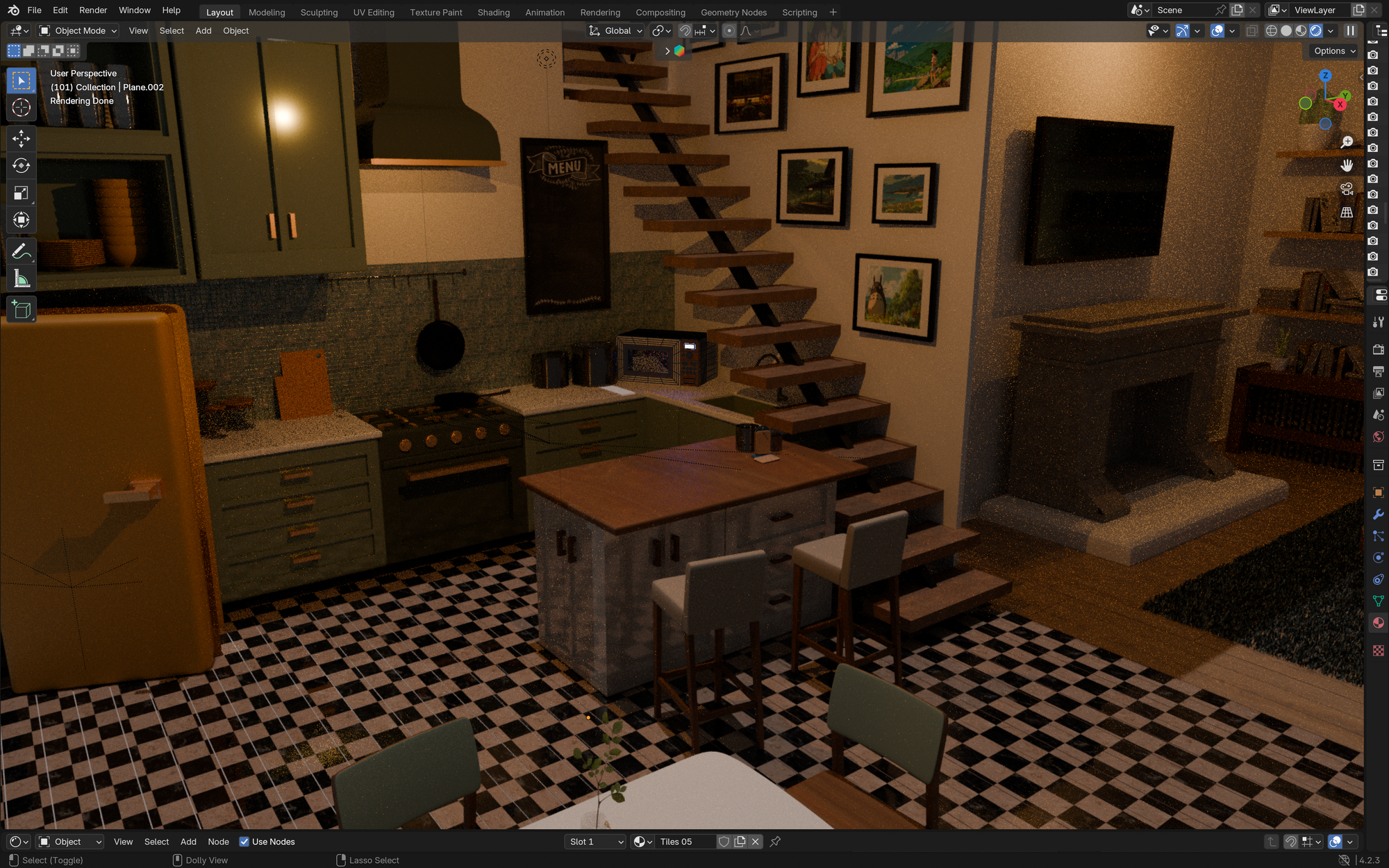
Task: Select the Annotate tool
Action: coord(21,251)
